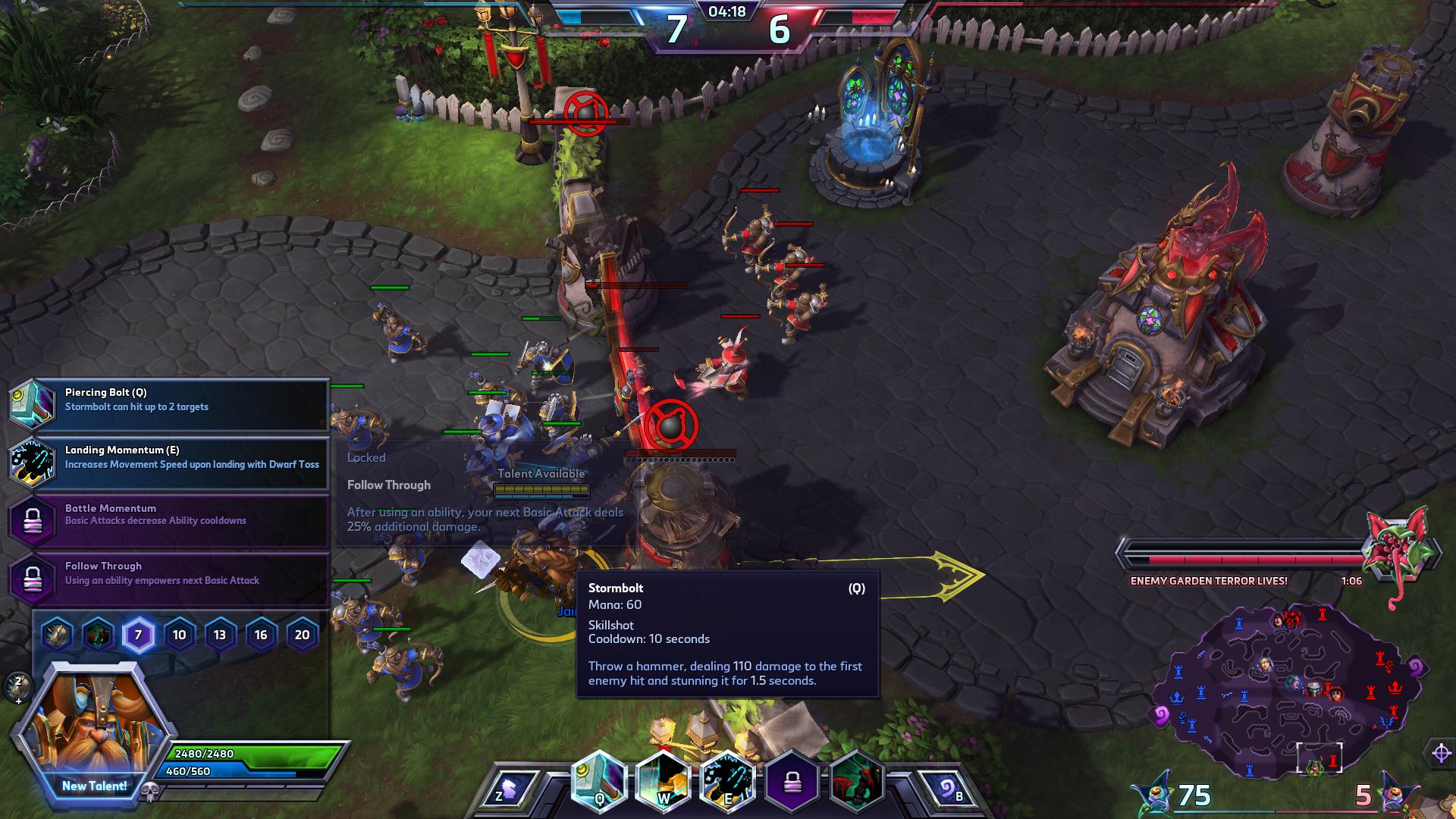This screenshot has height=819, width=1456.
Task: Click the locked heroic ability slot
Action: 792,783
